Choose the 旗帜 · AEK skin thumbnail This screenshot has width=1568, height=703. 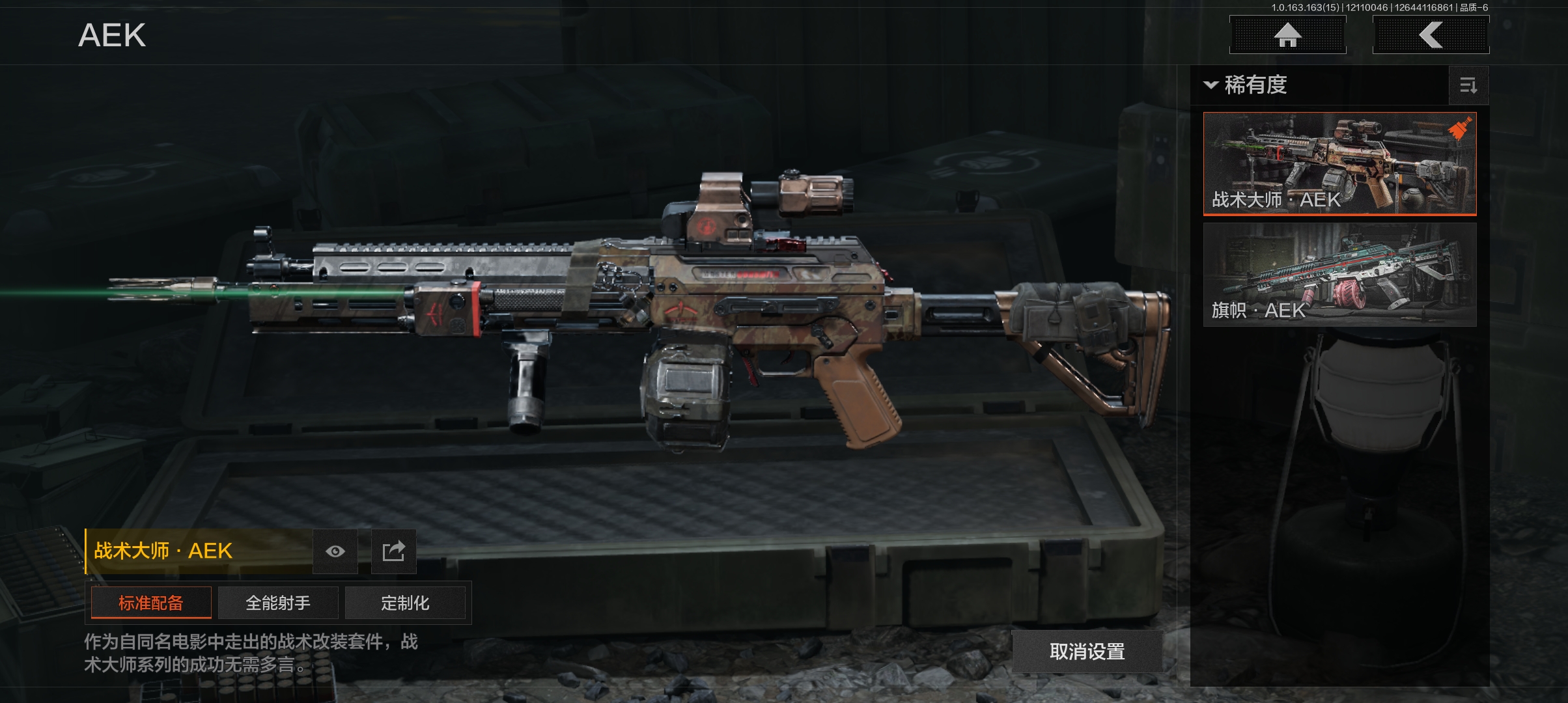1339,274
